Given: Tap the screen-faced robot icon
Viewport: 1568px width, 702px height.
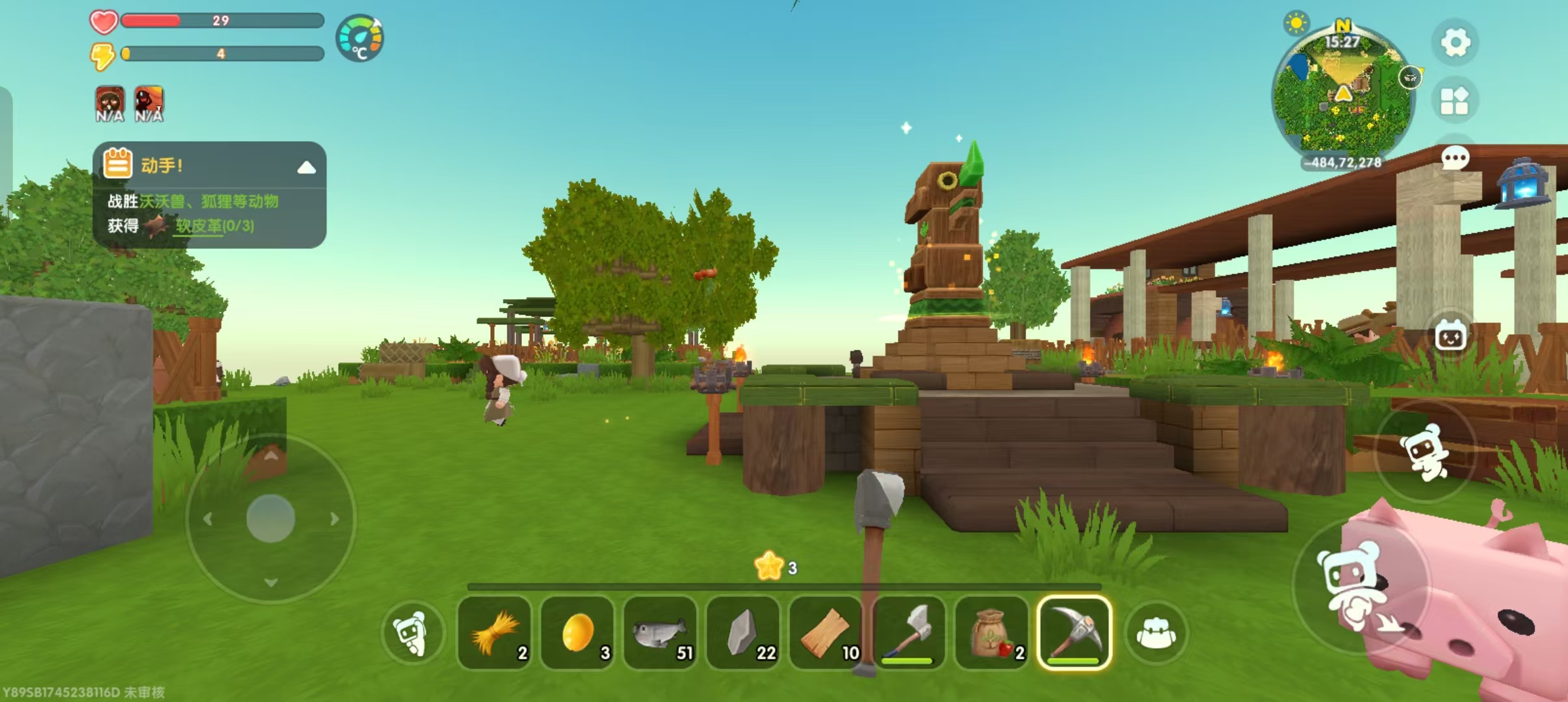Looking at the screenshot, I should click(1450, 337).
